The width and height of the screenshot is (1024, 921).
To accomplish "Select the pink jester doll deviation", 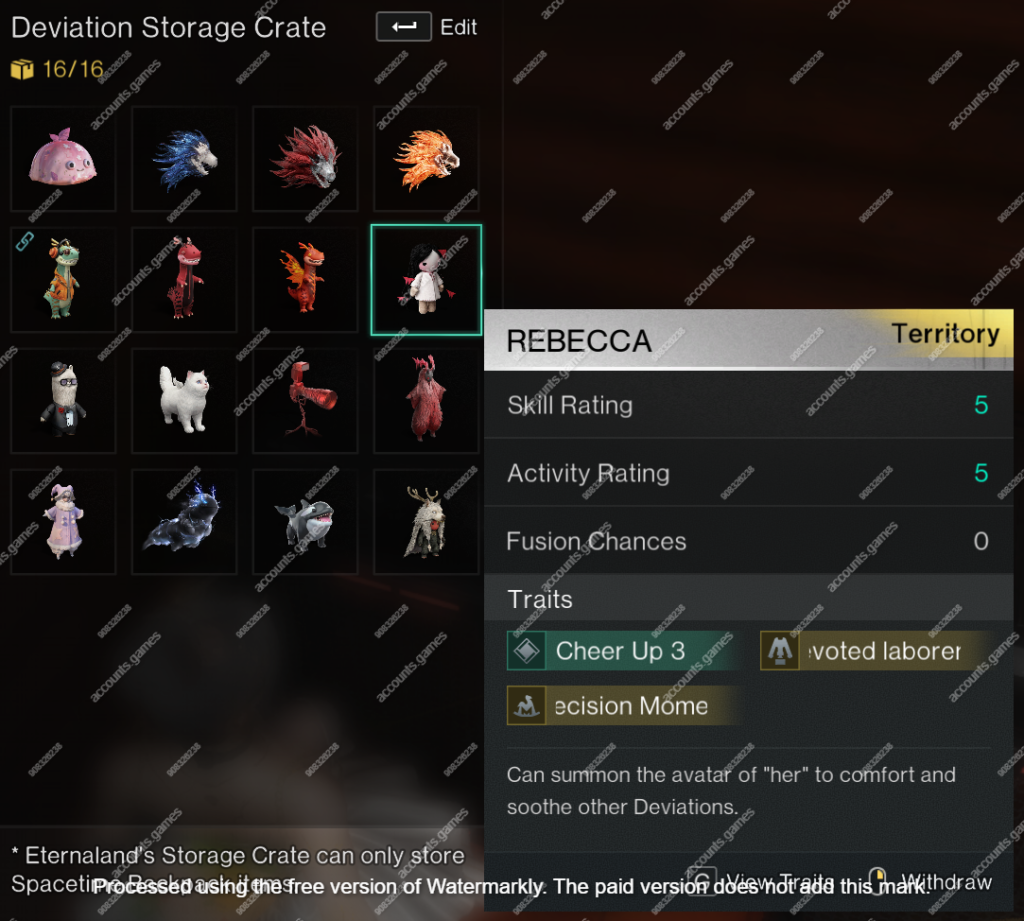I will click(63, 522).
